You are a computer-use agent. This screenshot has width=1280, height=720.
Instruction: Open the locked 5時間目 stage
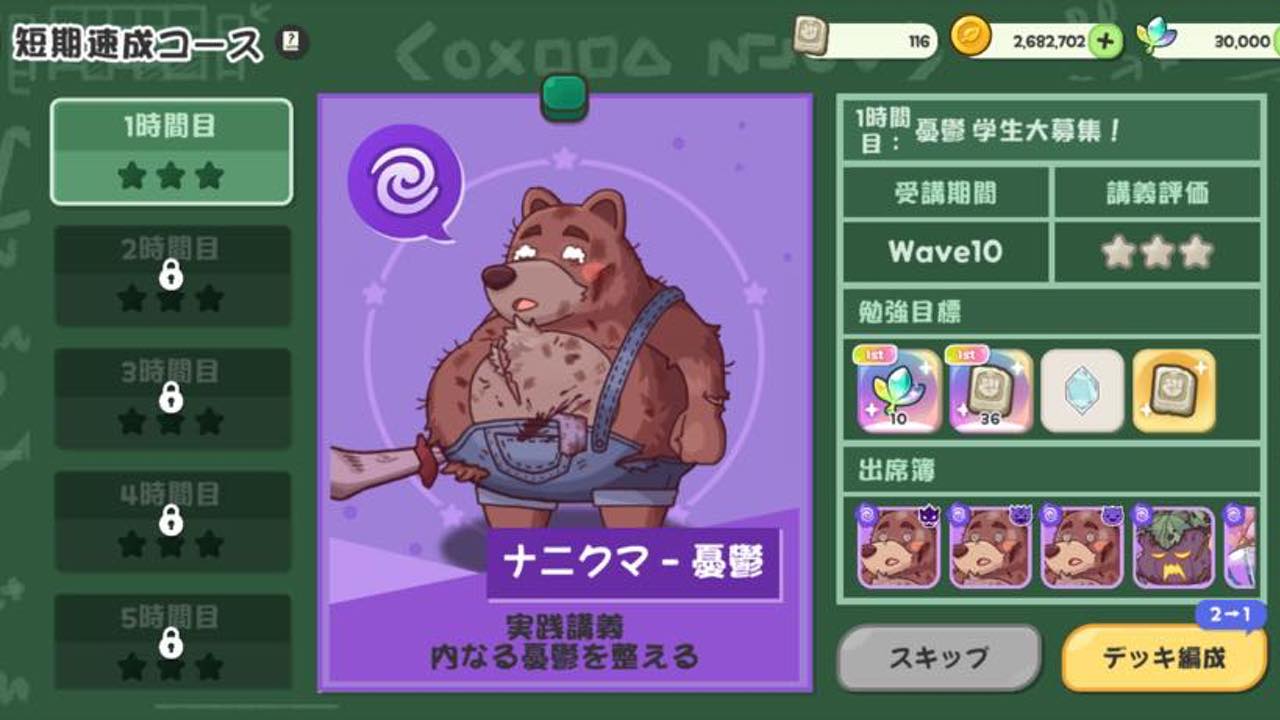(x=172, y=643)
